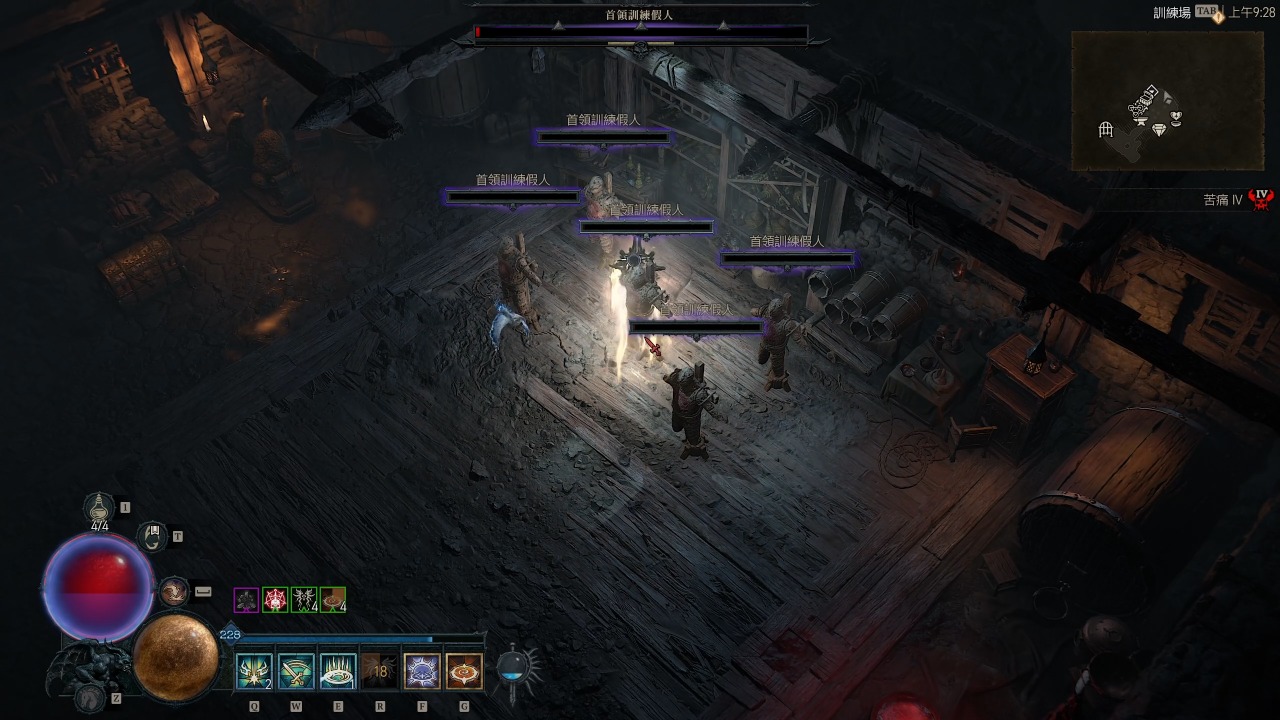Inspect the white winged buff icon
The height and width of the screenshot is (720, 1280).
click(x=304, y=600)
